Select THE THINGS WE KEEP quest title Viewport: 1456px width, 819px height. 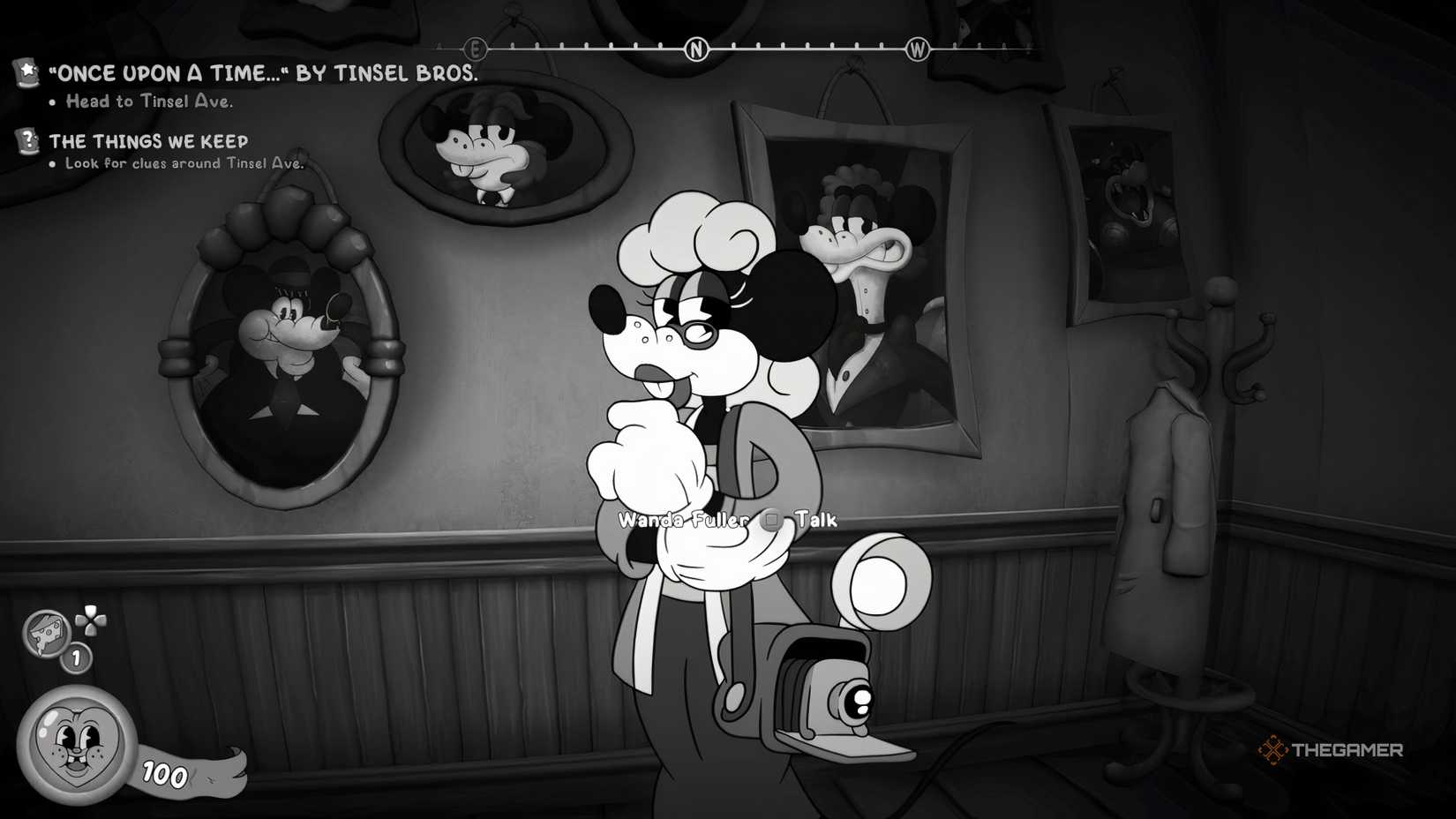coord(149,140)
